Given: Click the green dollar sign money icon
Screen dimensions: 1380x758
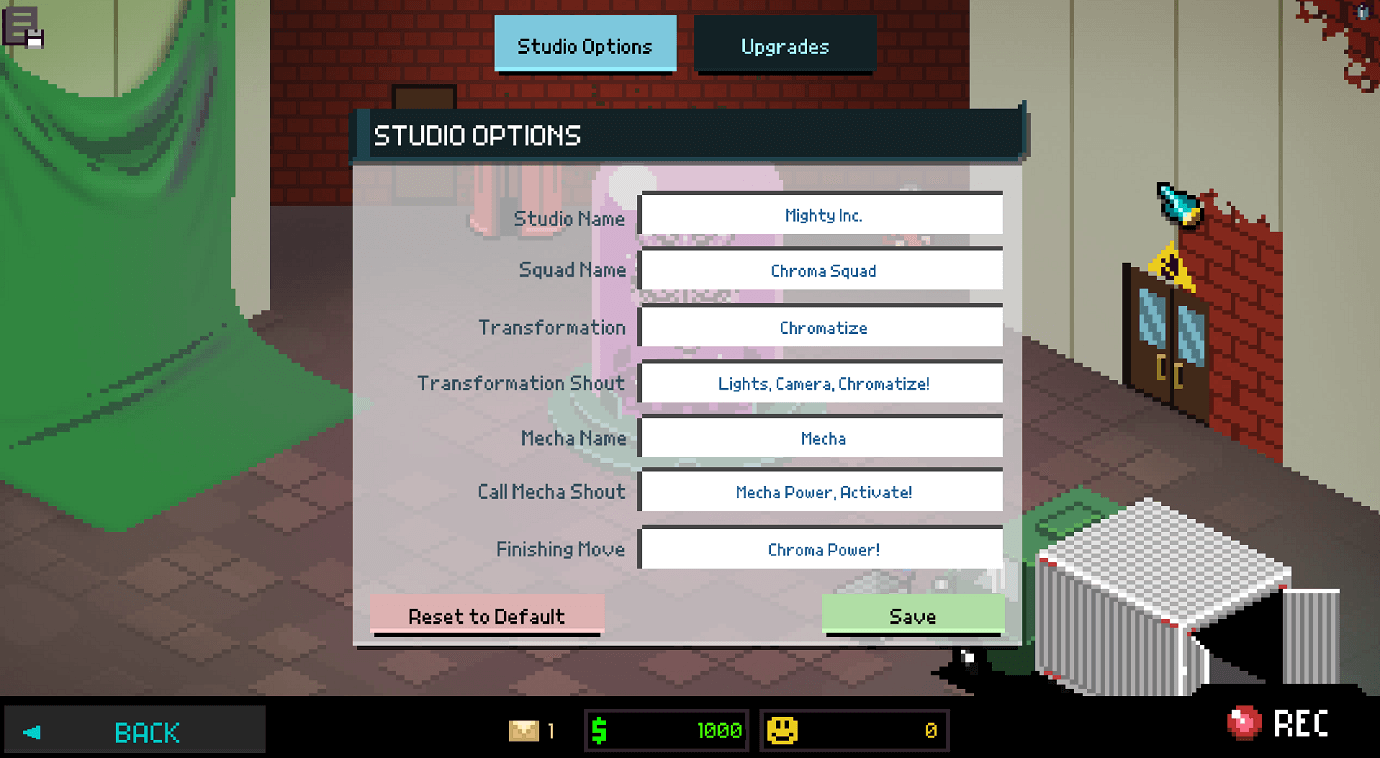Looking at the screenshot, I should click(x=598, y=729).
